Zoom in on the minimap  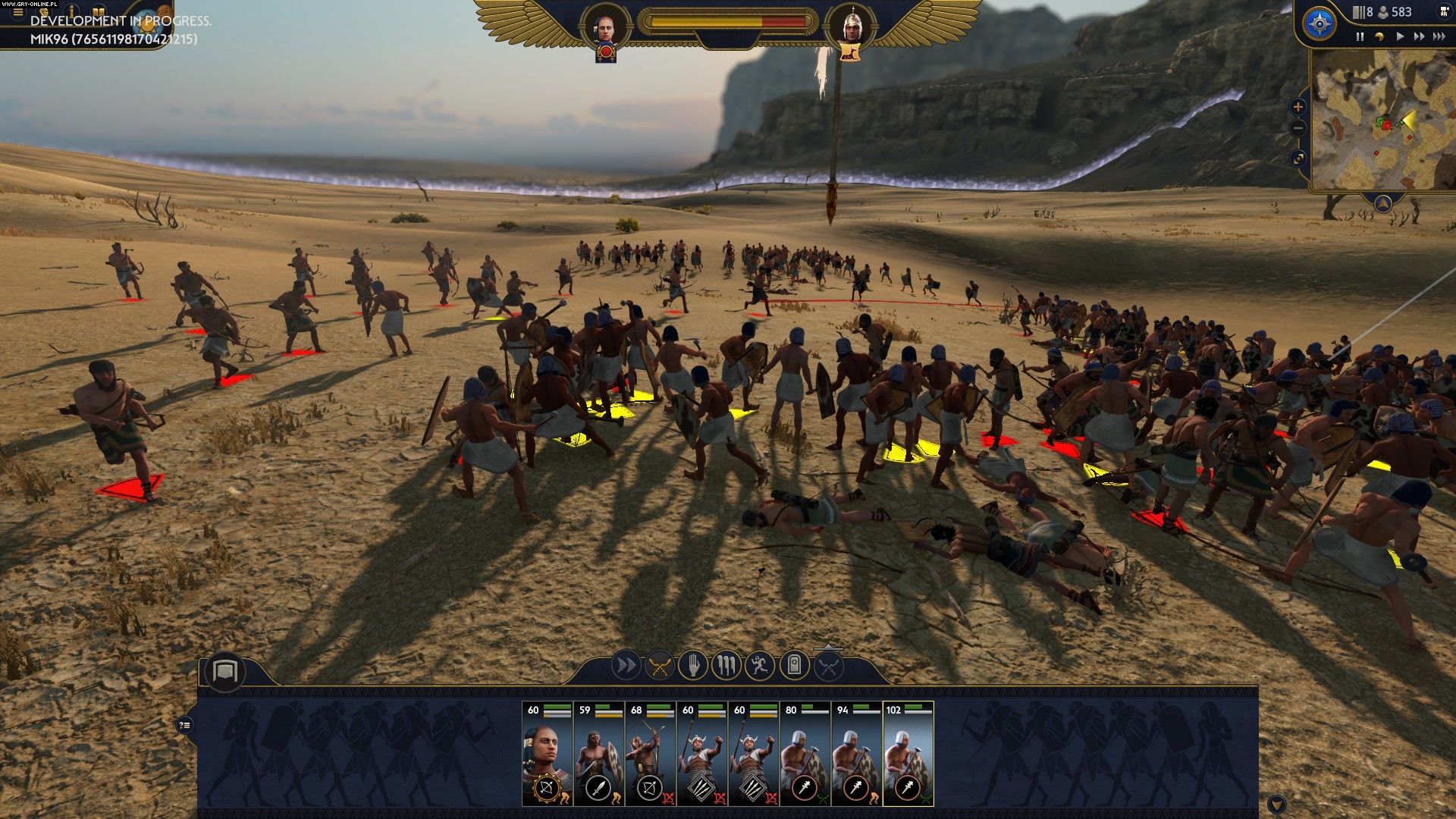(x=1298, y=107)
